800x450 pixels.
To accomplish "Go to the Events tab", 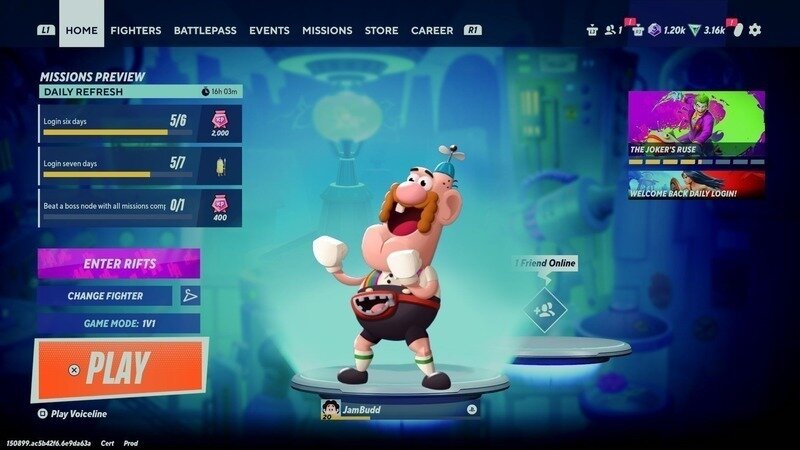I will click(269, 30).
